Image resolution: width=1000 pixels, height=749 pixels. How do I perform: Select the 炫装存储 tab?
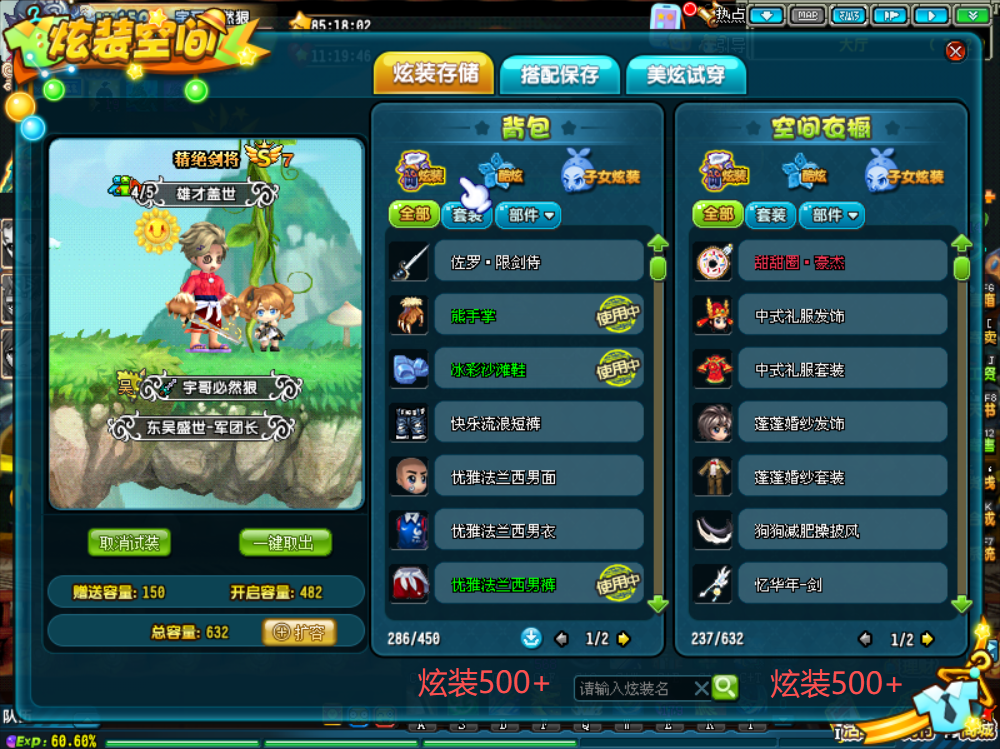pos(435,74)
